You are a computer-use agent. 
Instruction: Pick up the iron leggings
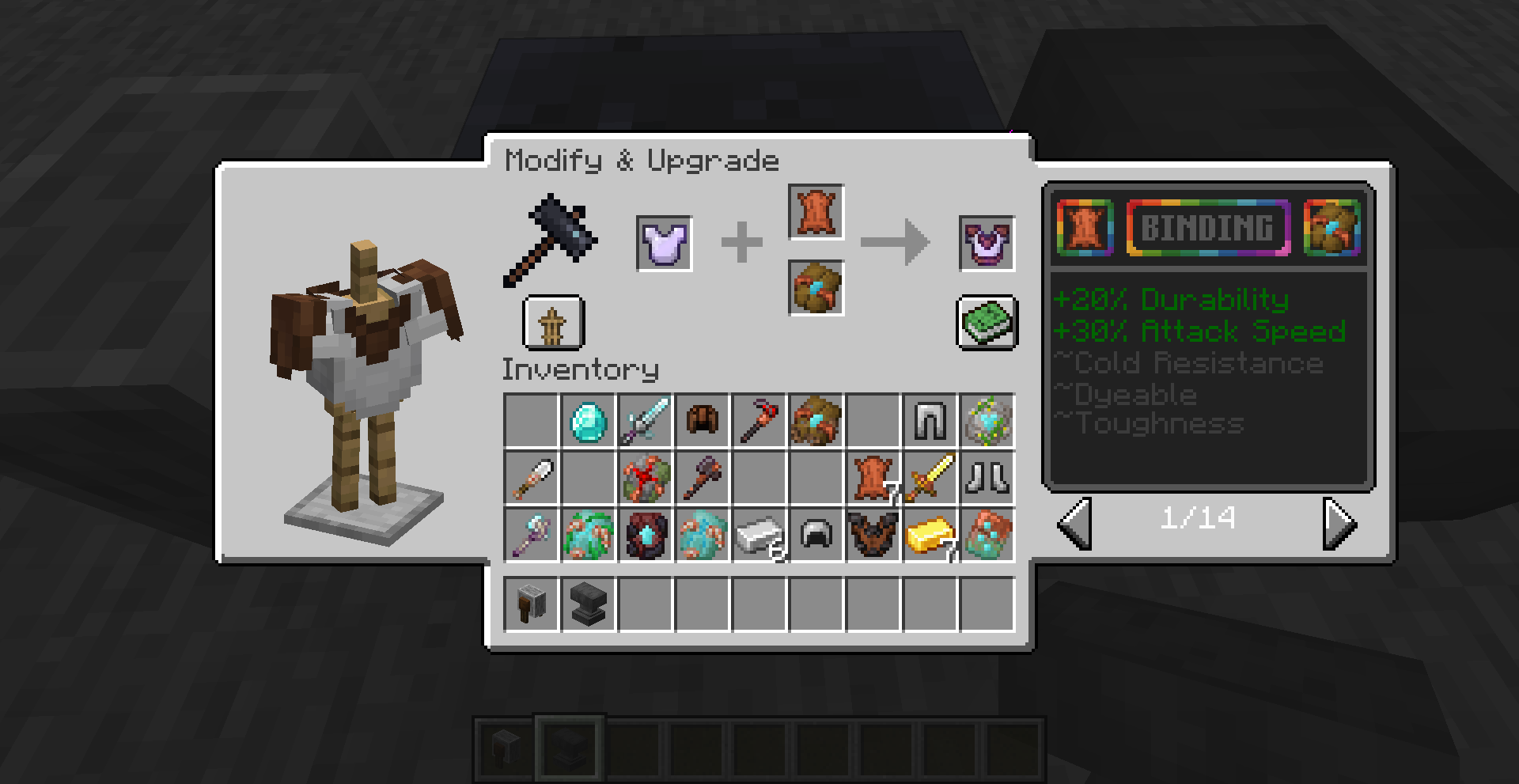tap(930, 422)
